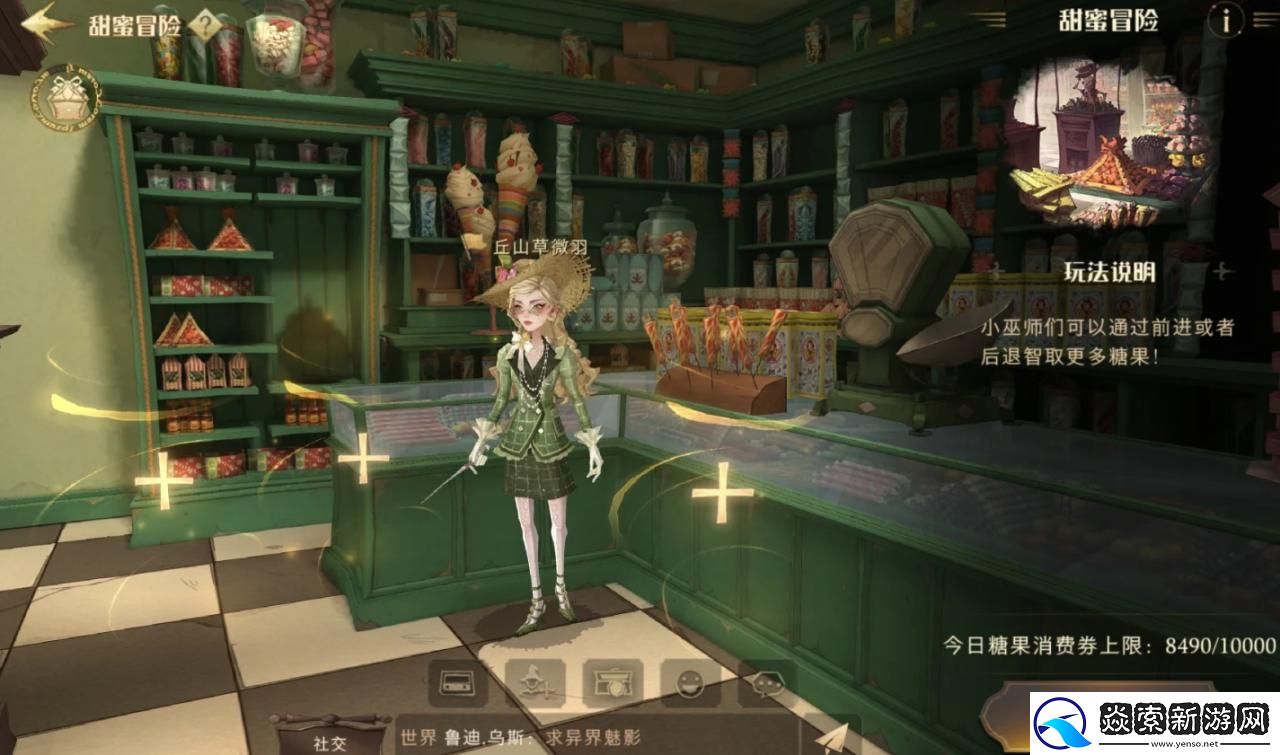Select the wizard character icon in bottom toolbar
Screen dimensions: 1280x755
[x=533, y=685]
